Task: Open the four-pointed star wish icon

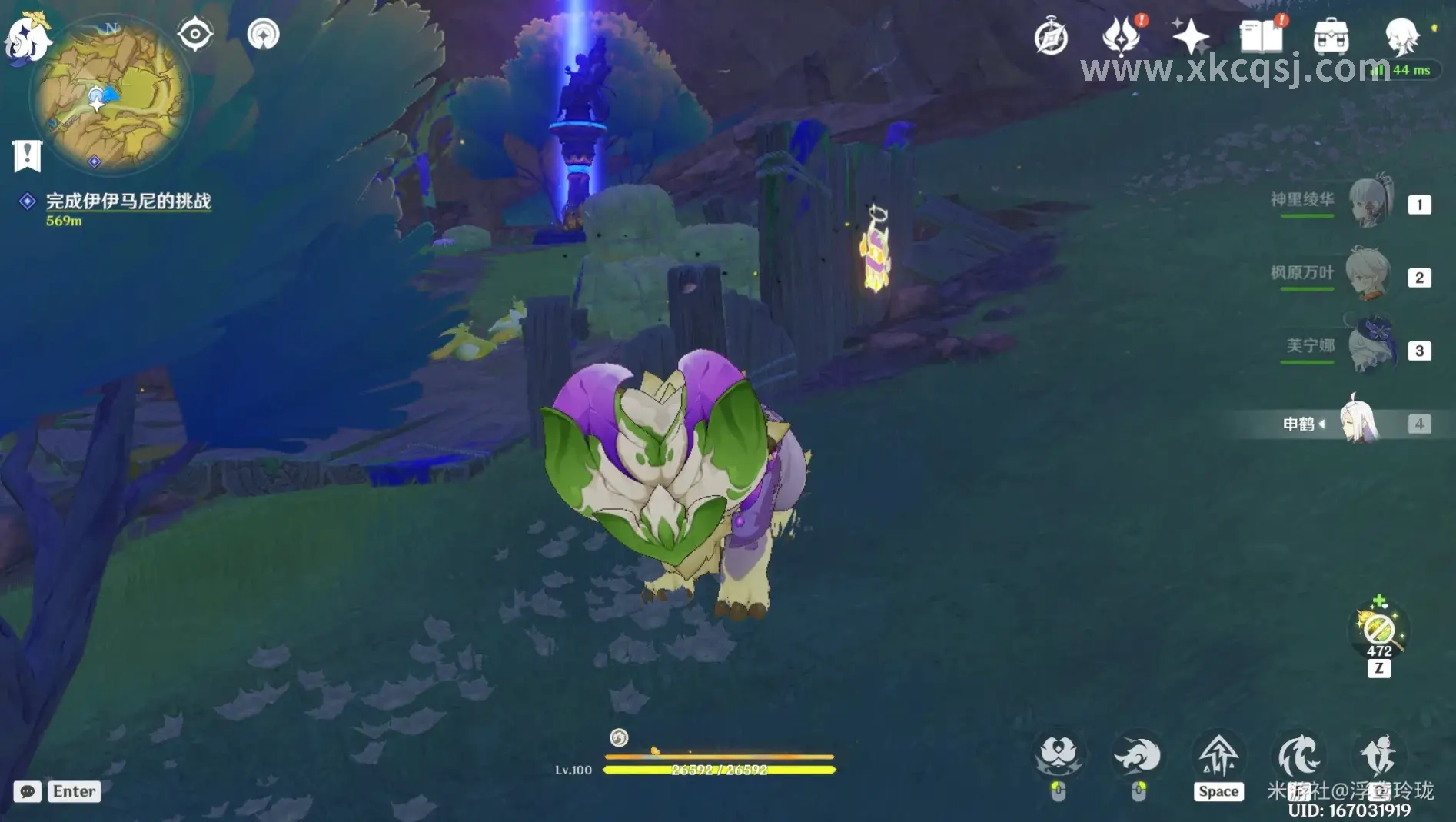Action: 1190,36
